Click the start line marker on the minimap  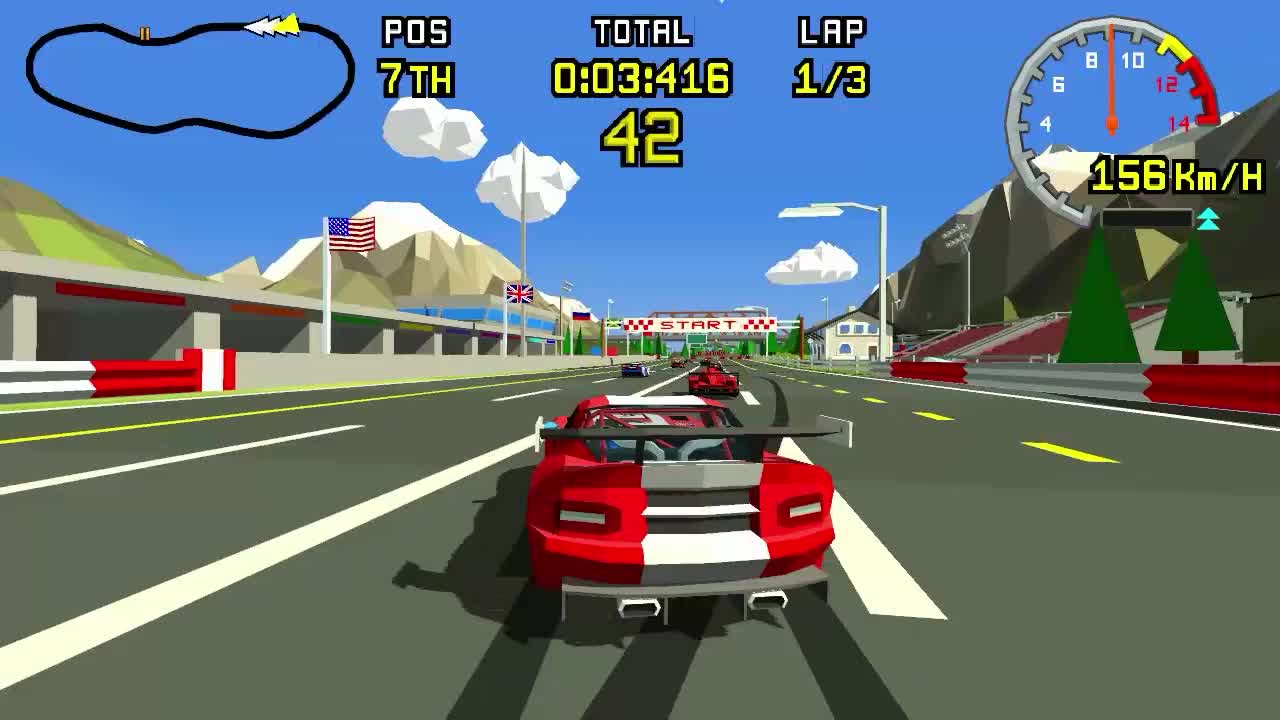pyautogui.click(x=144, y=33)
